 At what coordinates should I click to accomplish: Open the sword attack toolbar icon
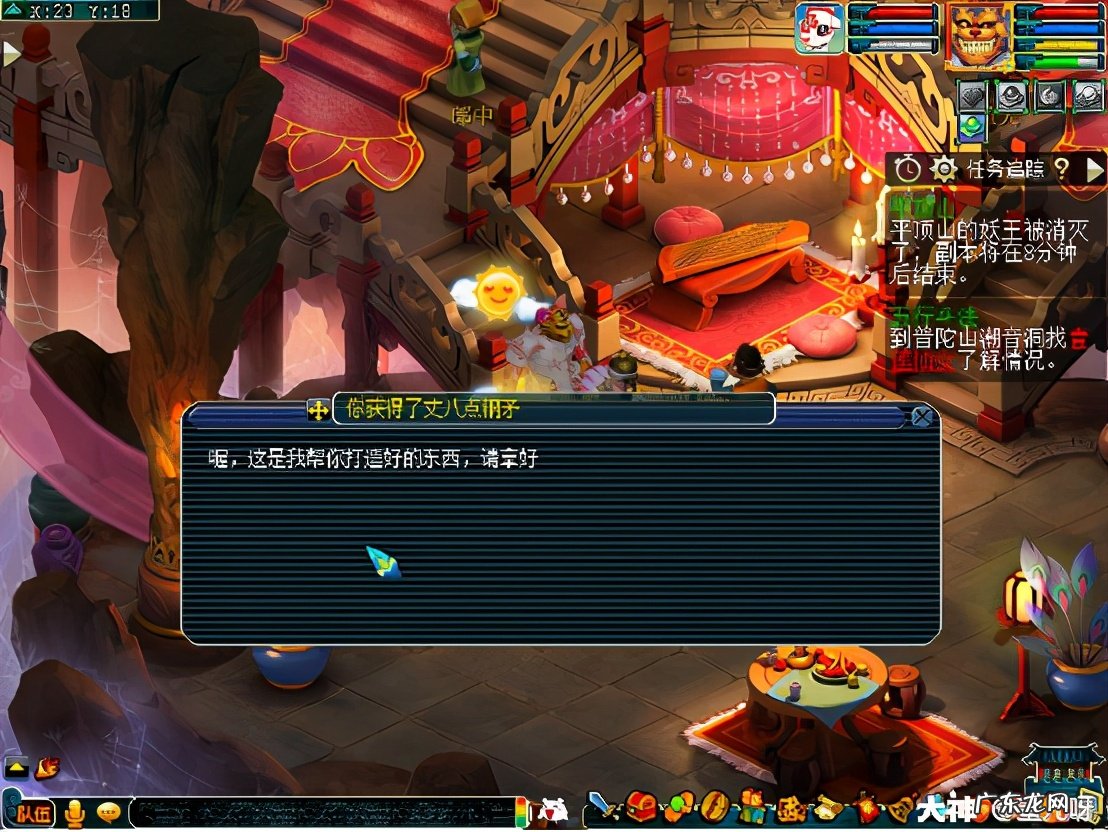[x=598, y=806]
